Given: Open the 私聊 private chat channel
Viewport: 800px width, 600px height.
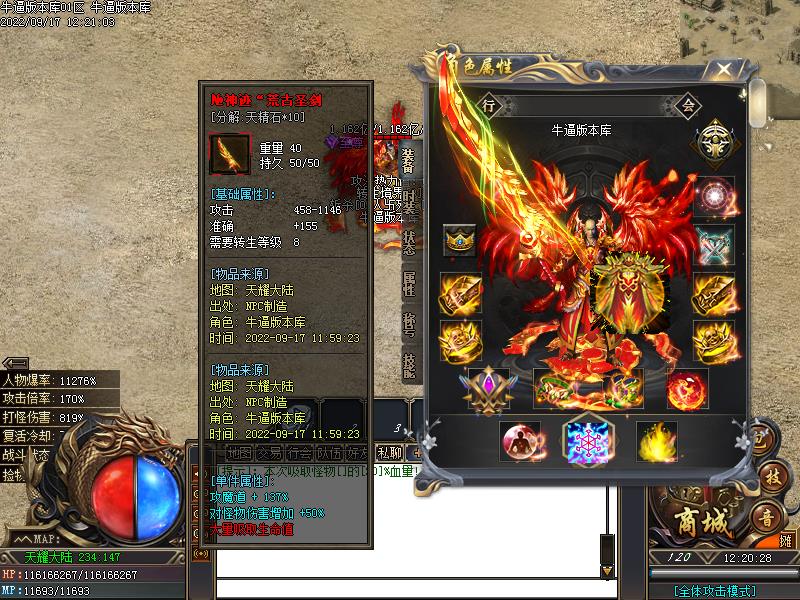Looking at the screenshot, I should [x=389, y=452].
